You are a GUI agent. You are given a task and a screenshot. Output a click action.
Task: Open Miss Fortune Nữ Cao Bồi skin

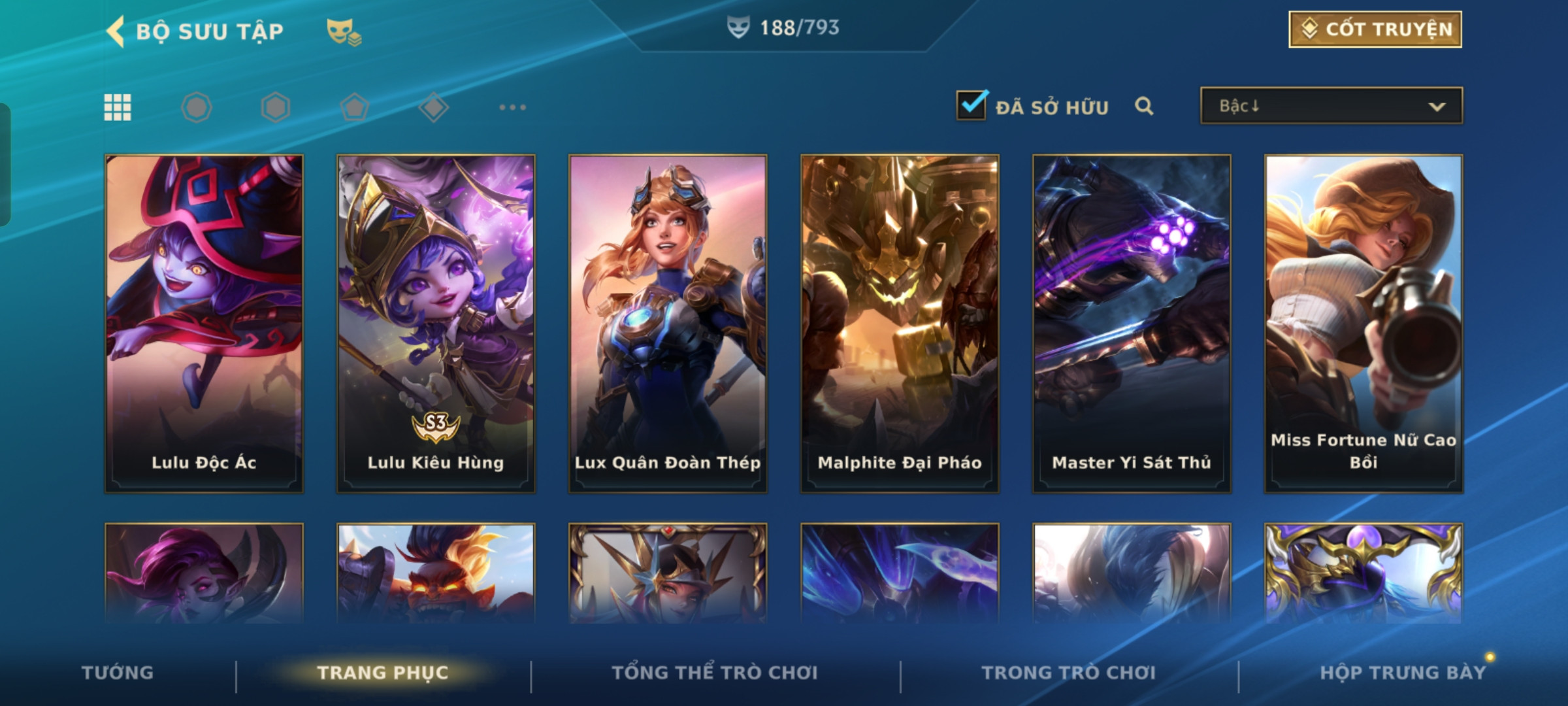(1364, 323)
